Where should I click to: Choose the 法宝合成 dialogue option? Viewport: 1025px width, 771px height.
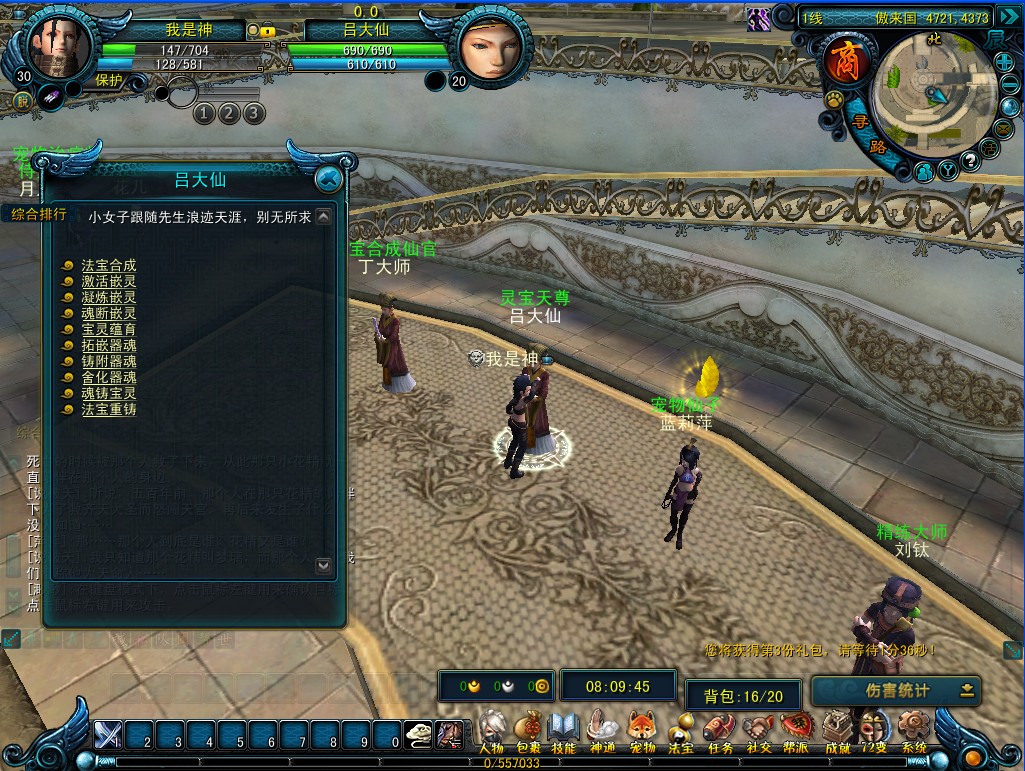click(108, 266)
